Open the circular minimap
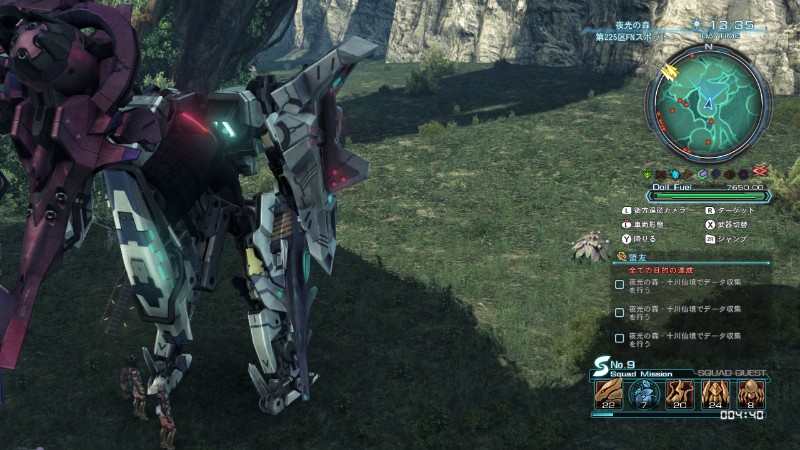Viewport: 800px width, 450px height. tap(708, 103)
